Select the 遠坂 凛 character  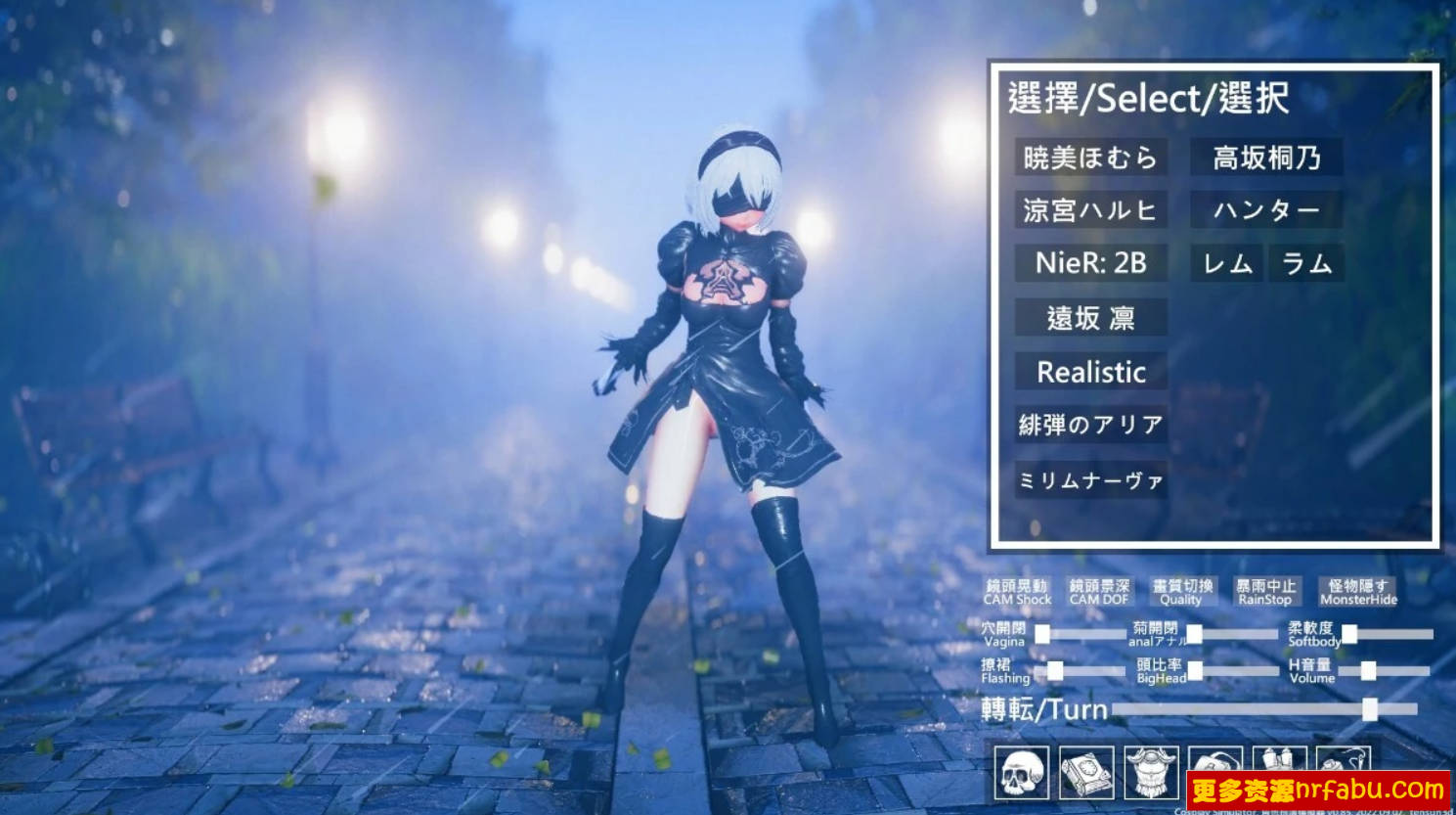(1090, 318)
